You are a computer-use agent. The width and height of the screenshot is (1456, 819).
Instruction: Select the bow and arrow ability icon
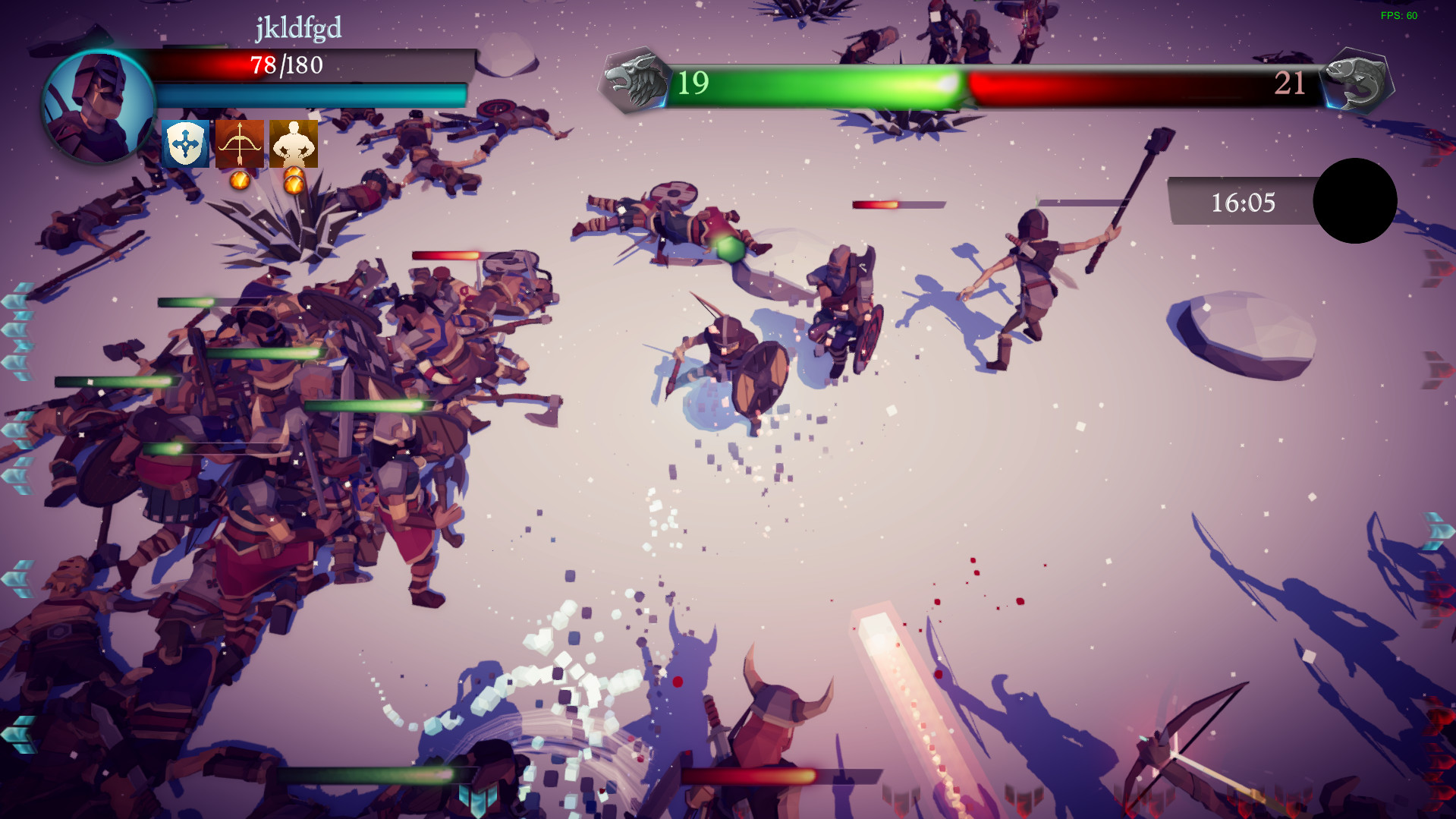(x=240, y=143)
